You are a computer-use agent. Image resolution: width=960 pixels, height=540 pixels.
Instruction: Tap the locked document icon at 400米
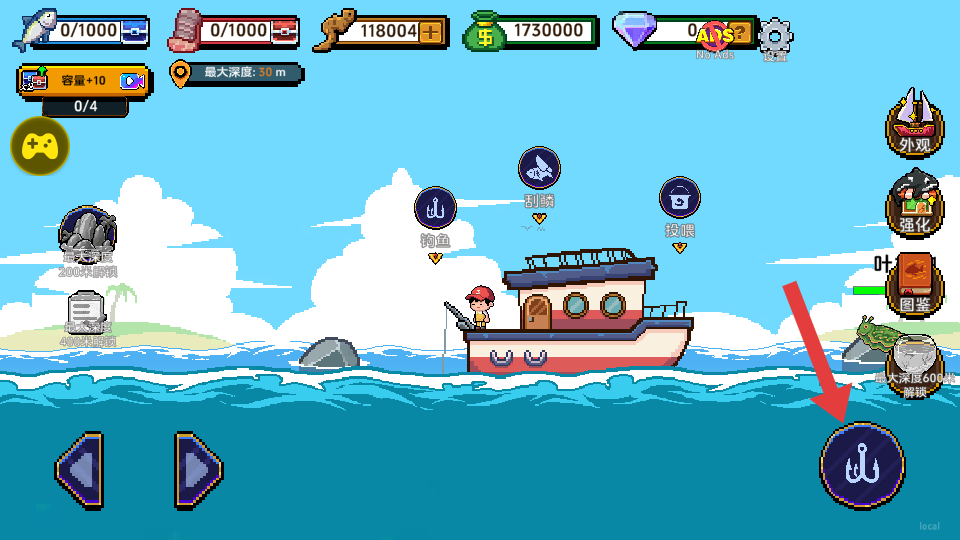click(88, 313)
